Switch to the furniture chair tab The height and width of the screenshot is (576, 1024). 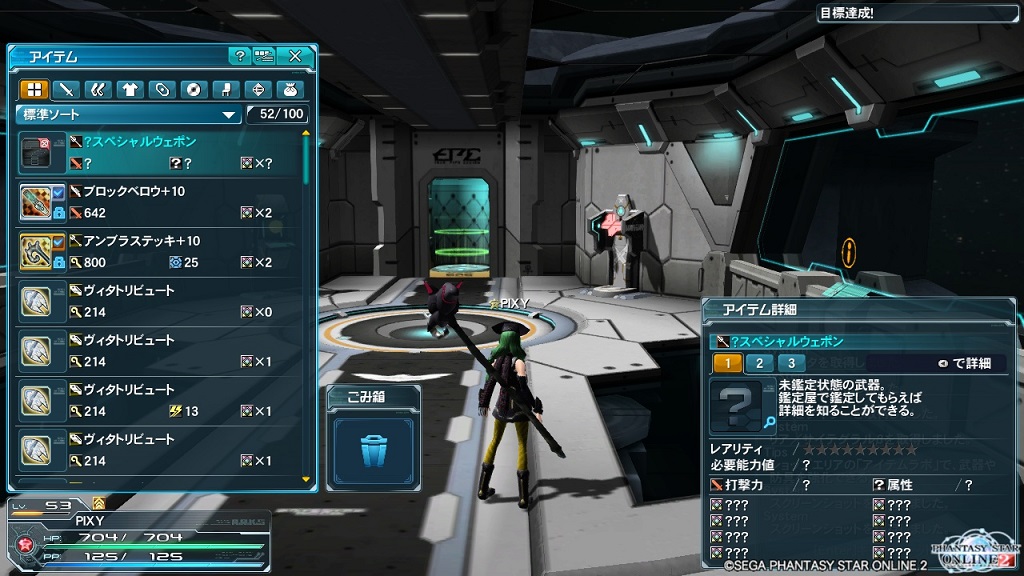coord(226,89)
